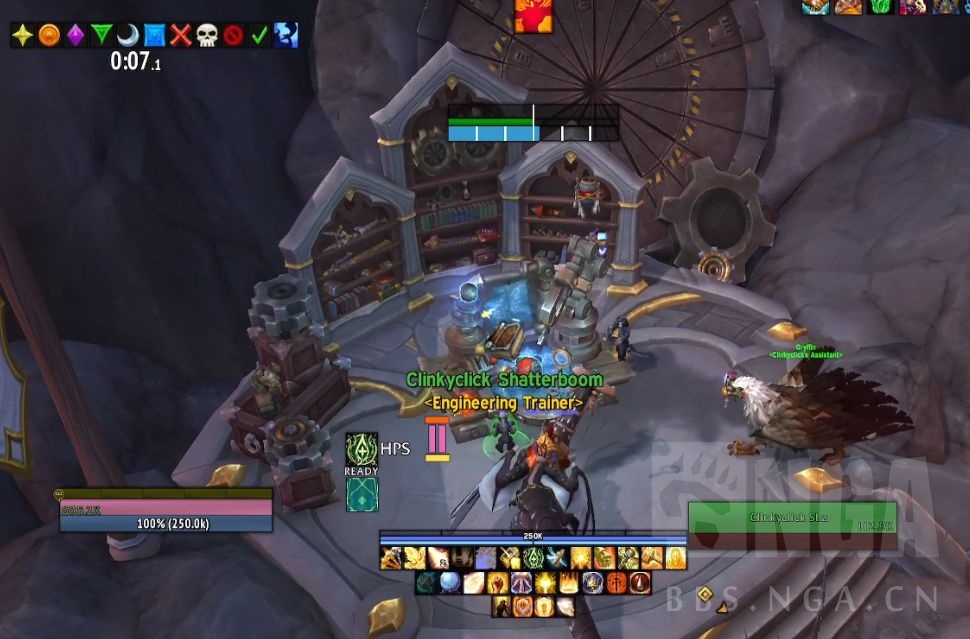Clear markers with the red prohibition icon

tap(233, 36)
